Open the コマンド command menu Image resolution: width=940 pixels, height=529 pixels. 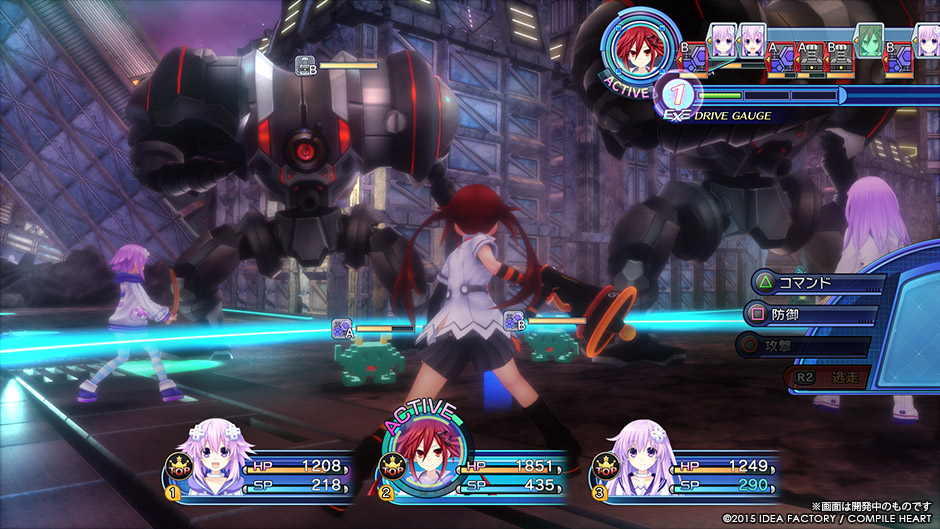810,283
